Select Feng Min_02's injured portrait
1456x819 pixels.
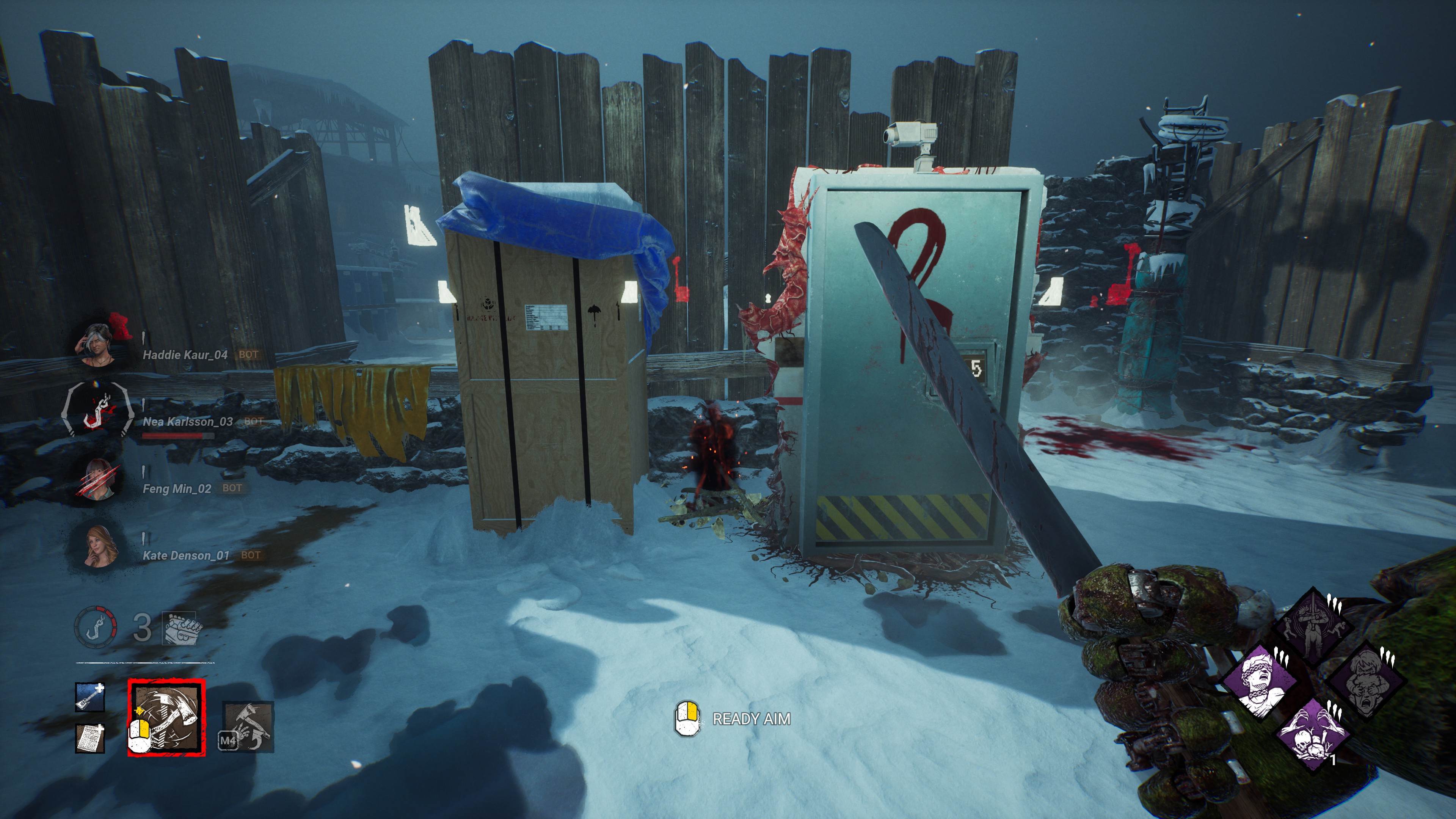point(98,480)
